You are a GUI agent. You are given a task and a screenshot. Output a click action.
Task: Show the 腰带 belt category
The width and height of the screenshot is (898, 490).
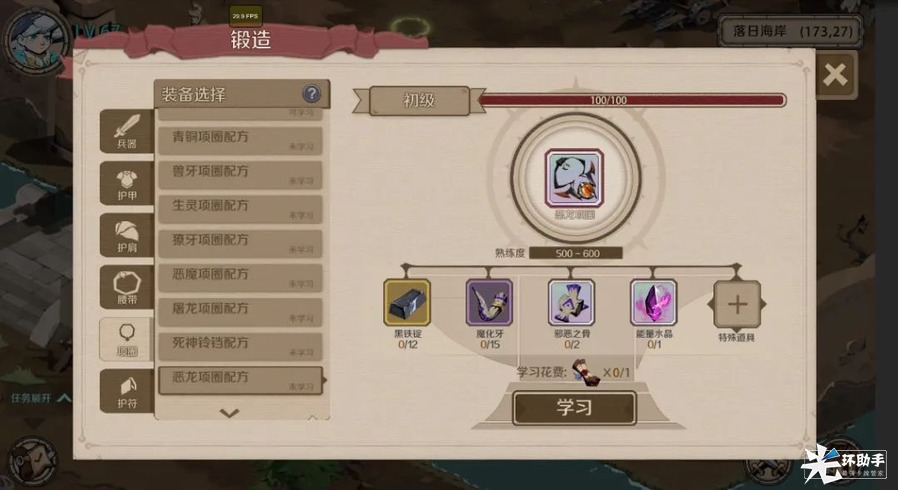coord(127,286)
